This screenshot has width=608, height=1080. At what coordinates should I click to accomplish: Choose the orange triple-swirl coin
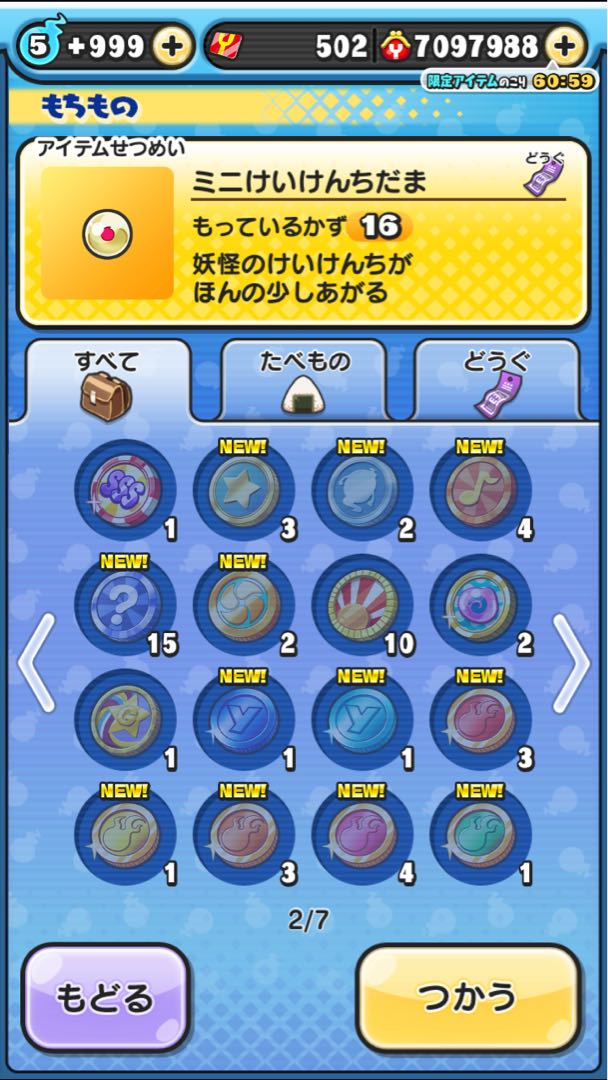coord(243,604)
